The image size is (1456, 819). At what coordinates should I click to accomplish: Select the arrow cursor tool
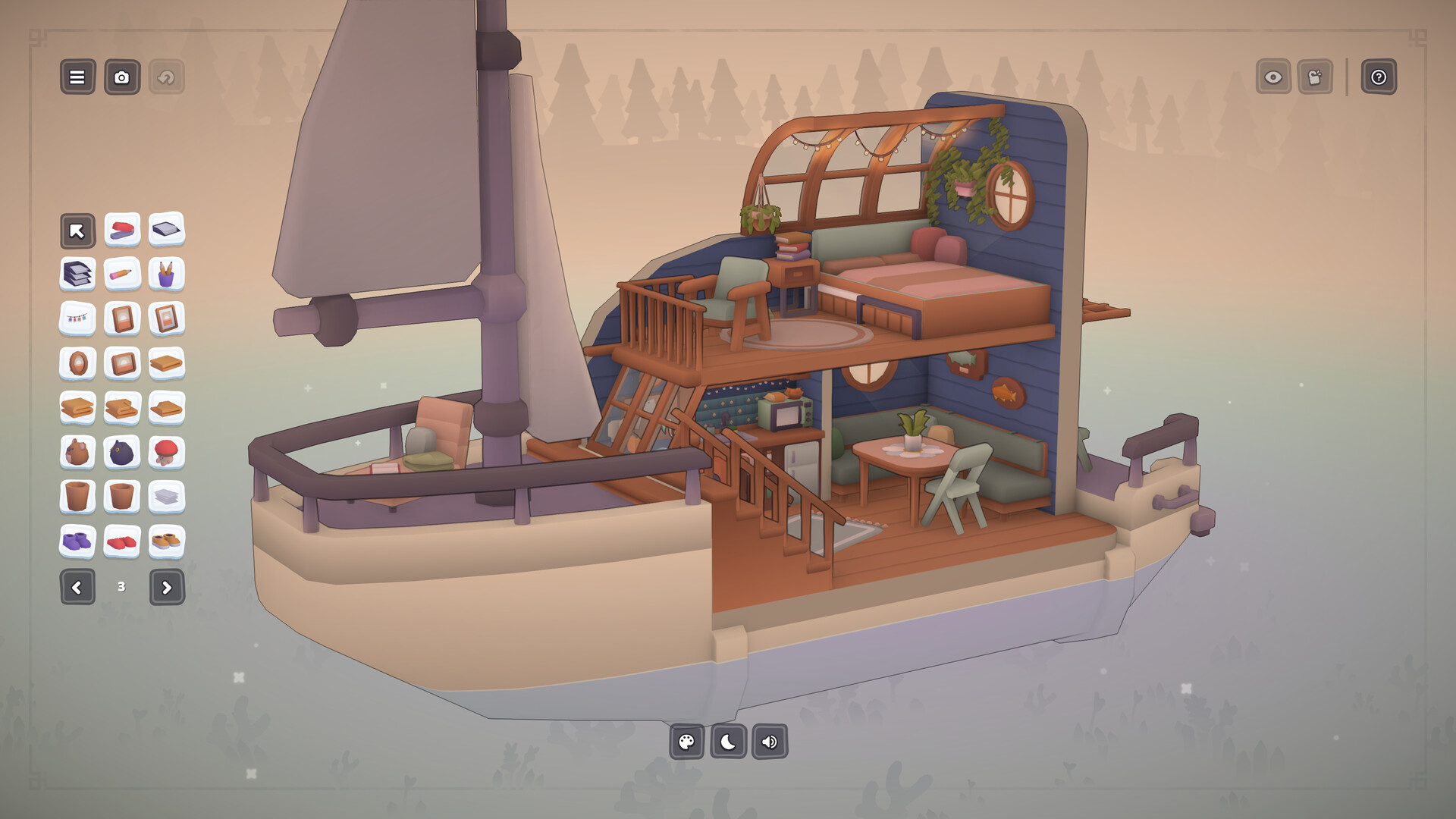pyautogui.click(x=77, y=231)
